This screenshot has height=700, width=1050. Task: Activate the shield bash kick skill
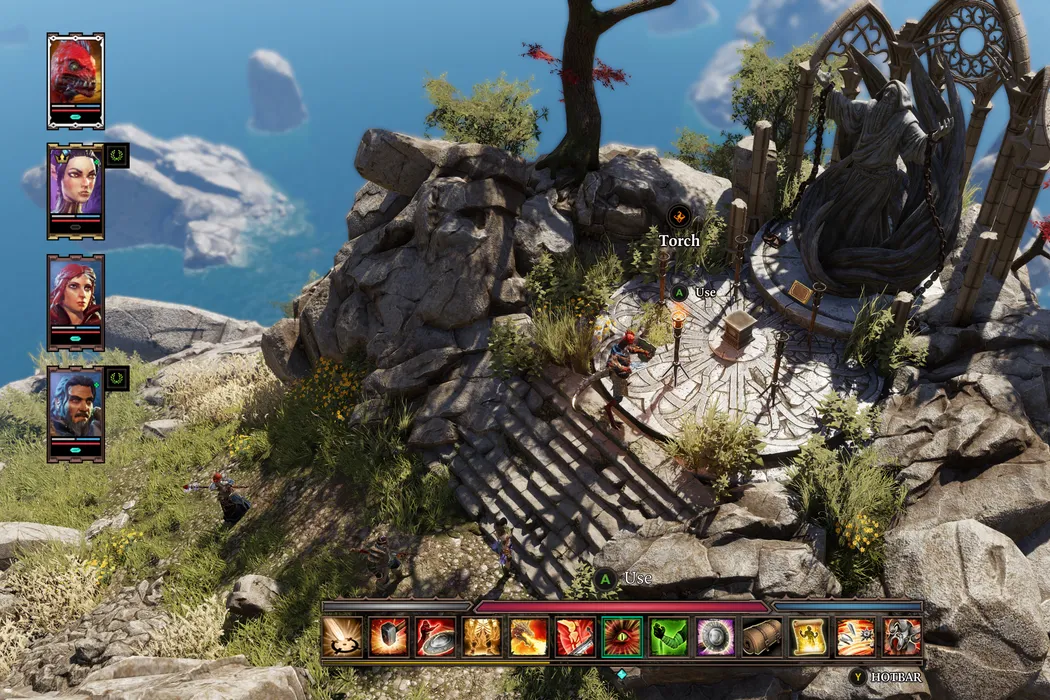coord(435,637)
